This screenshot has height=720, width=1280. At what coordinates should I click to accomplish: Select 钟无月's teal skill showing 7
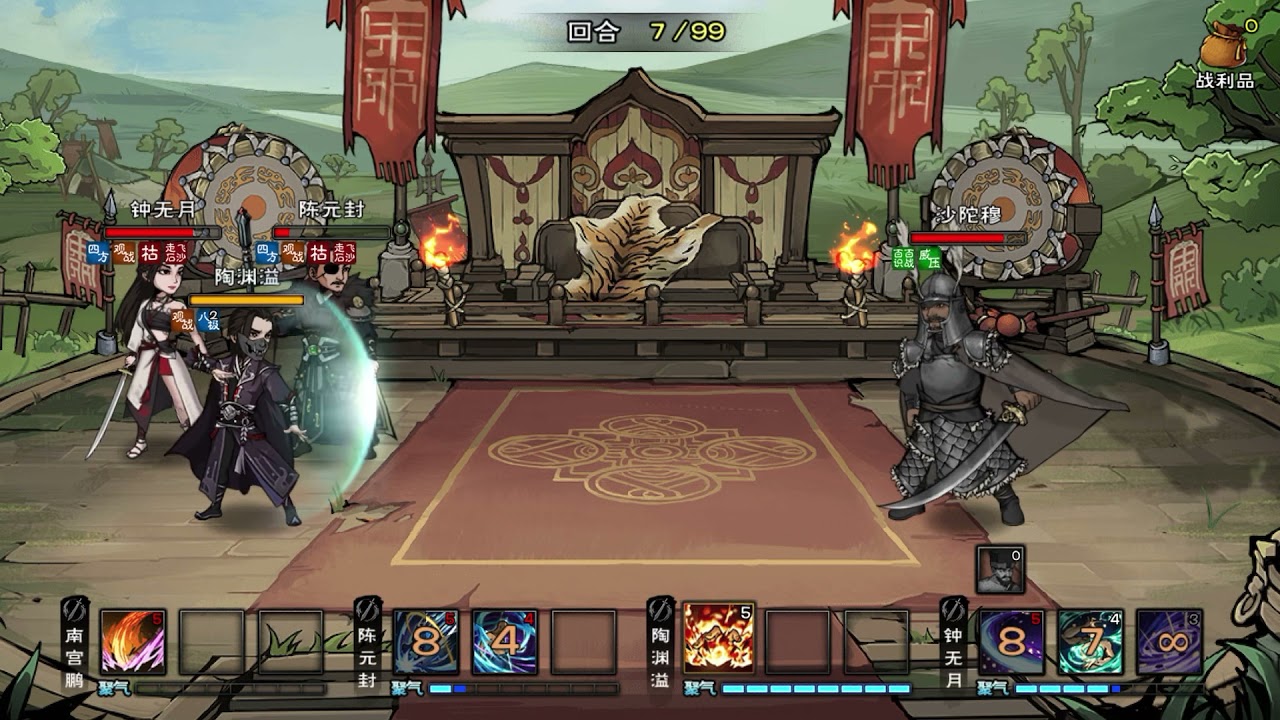[x=1091, y=642]
